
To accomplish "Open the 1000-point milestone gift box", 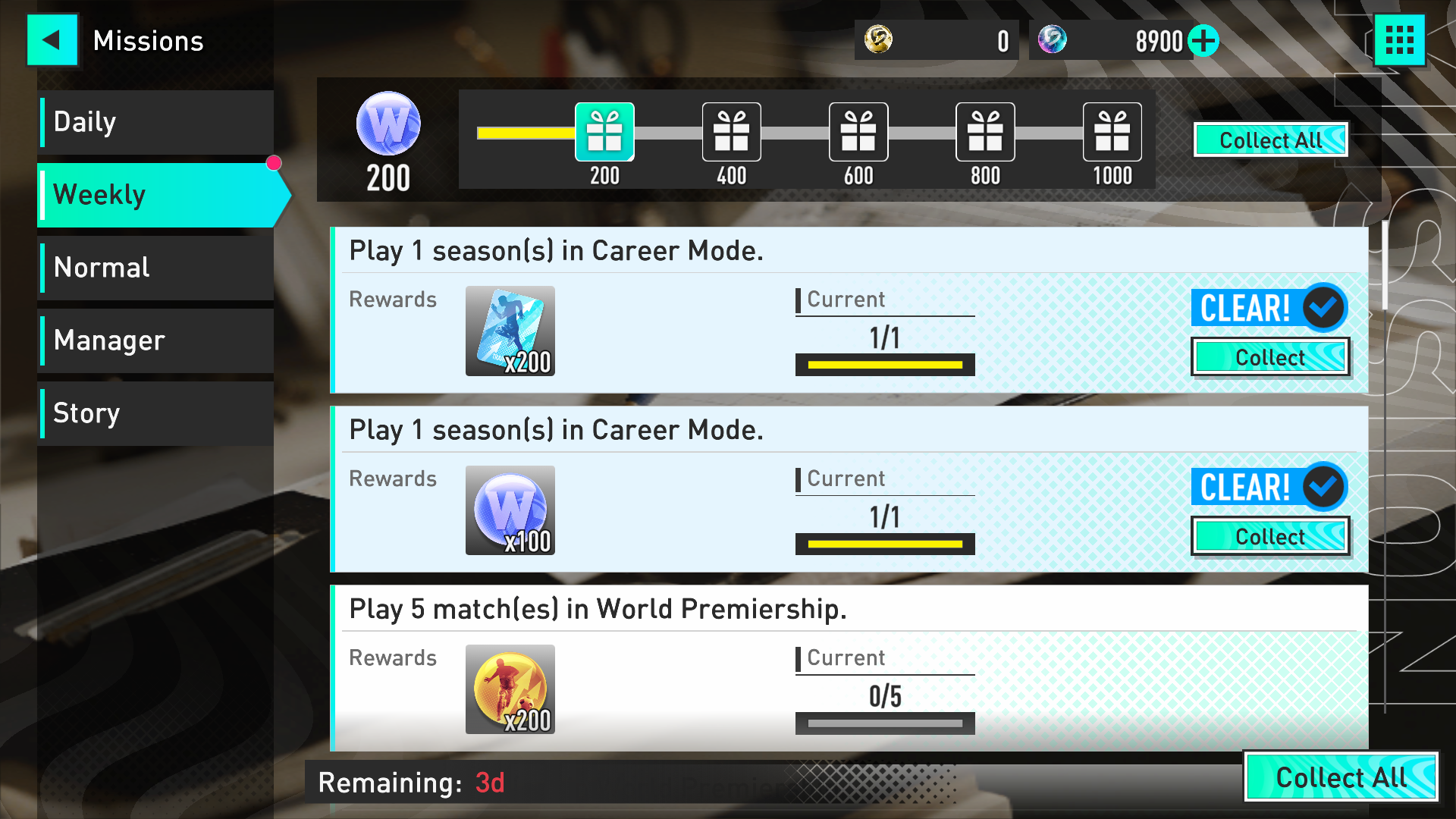I will (1112, 132).
